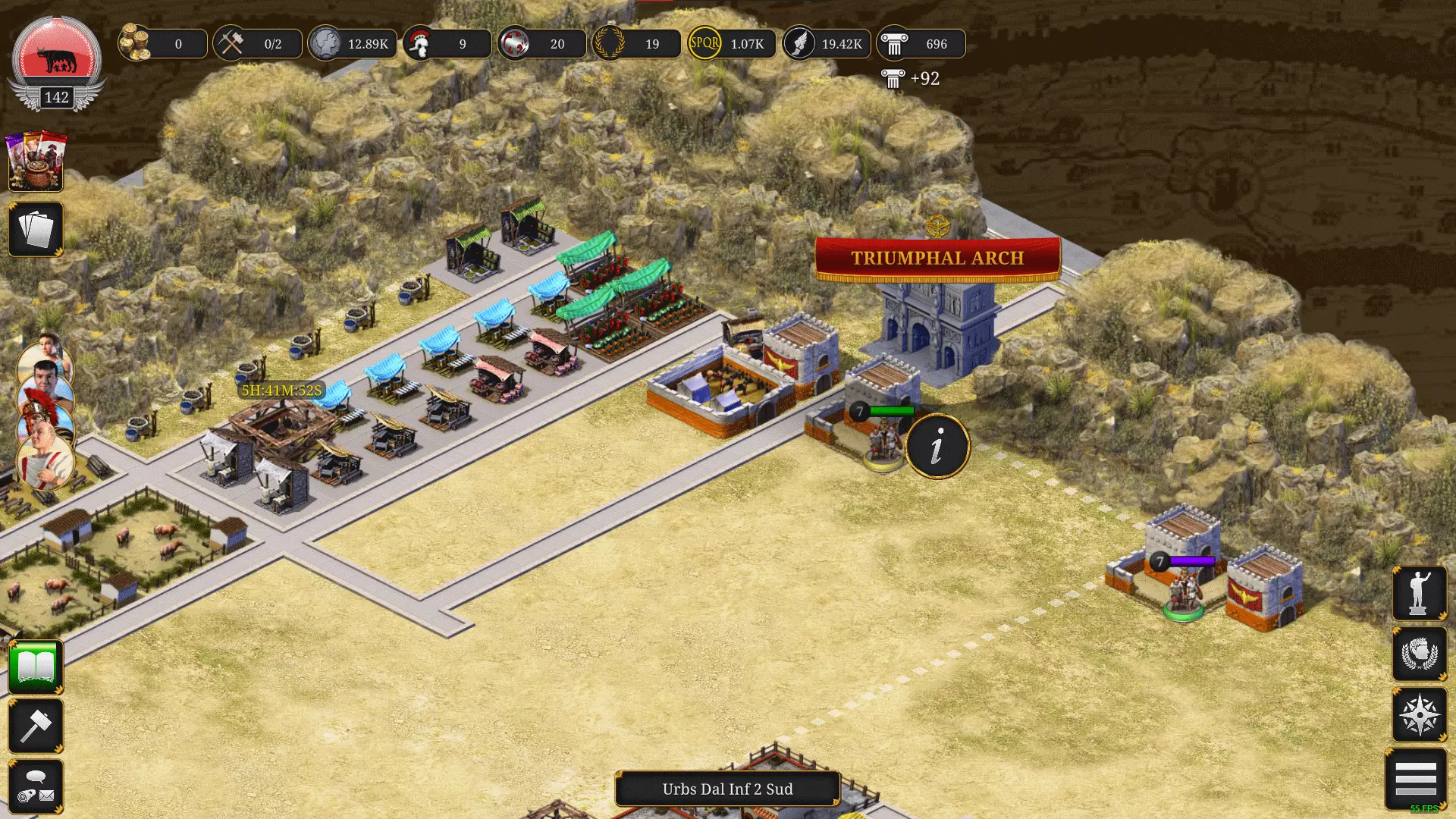Image resolution: width=1456 pixels, height=819 pixels.
Task: Select the Triumphal Arch banner
Action: click(x=937, y=259)
